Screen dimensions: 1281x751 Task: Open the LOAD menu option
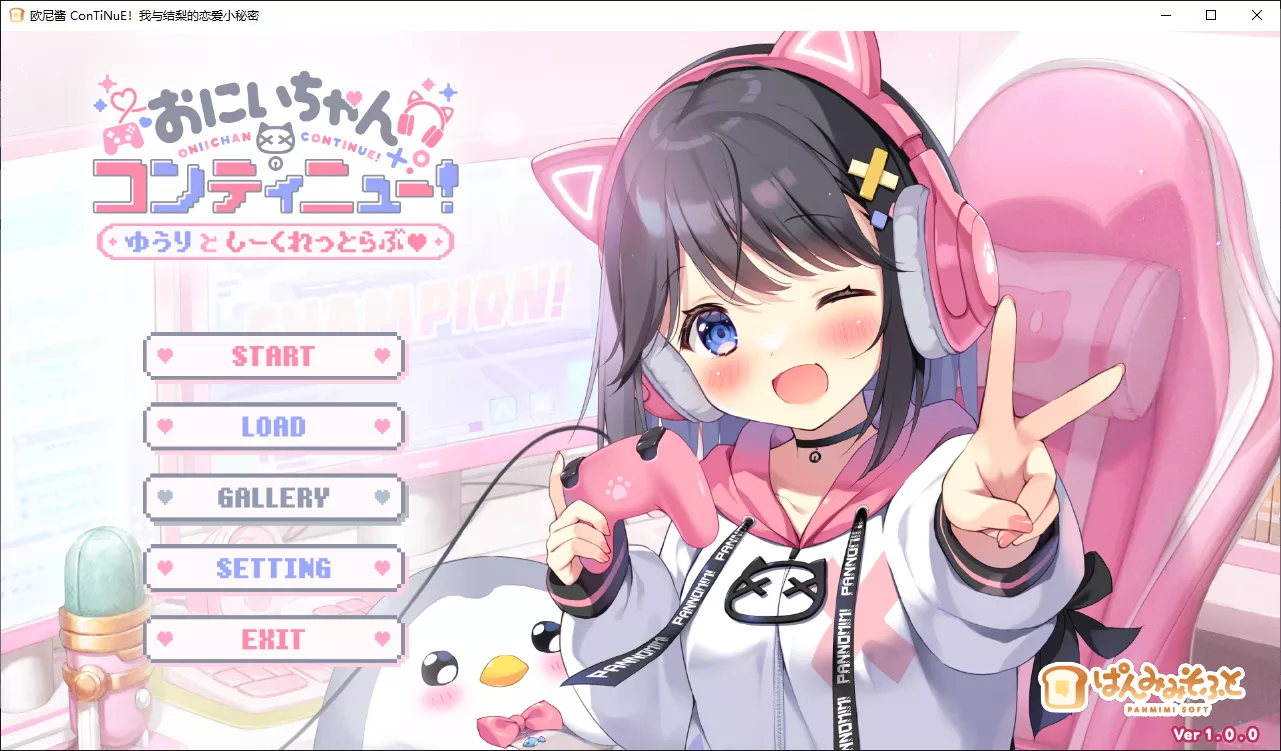click(274, 427)
